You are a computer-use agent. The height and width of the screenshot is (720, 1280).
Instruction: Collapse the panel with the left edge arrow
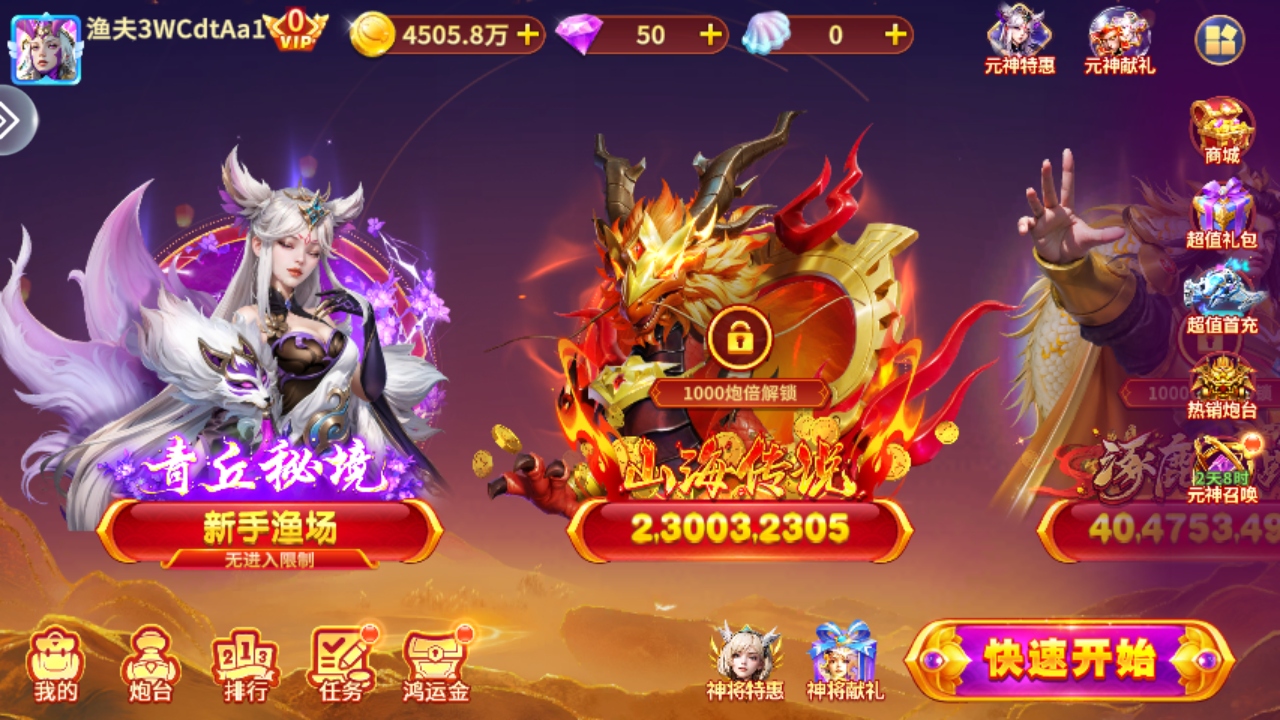pyautogui.click(x=11, y=117)
